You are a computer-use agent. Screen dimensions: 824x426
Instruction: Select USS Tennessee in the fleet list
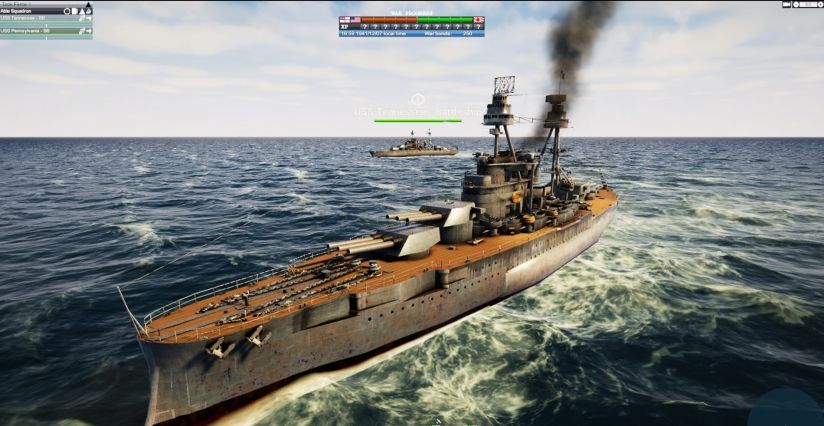28,19
